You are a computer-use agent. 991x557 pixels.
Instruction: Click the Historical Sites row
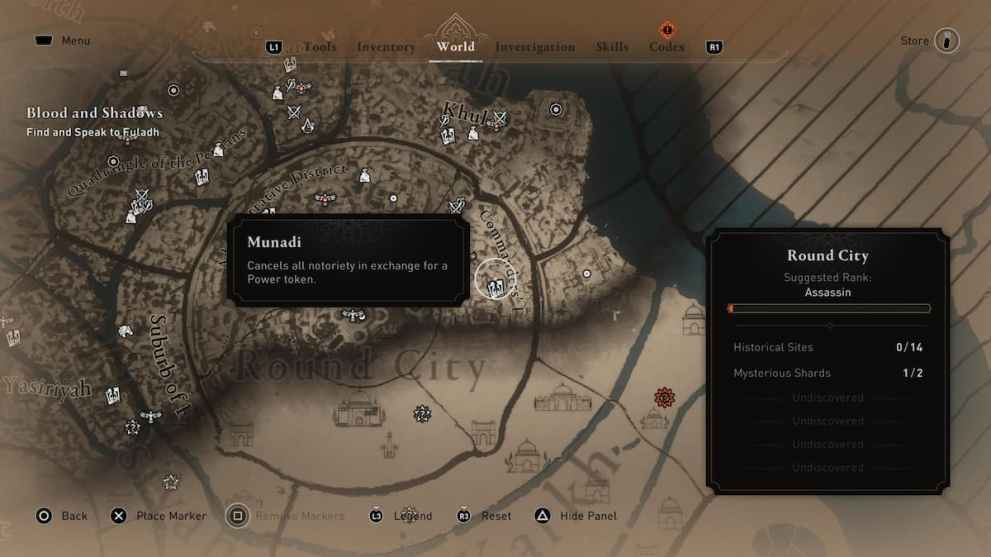(827, 347)
